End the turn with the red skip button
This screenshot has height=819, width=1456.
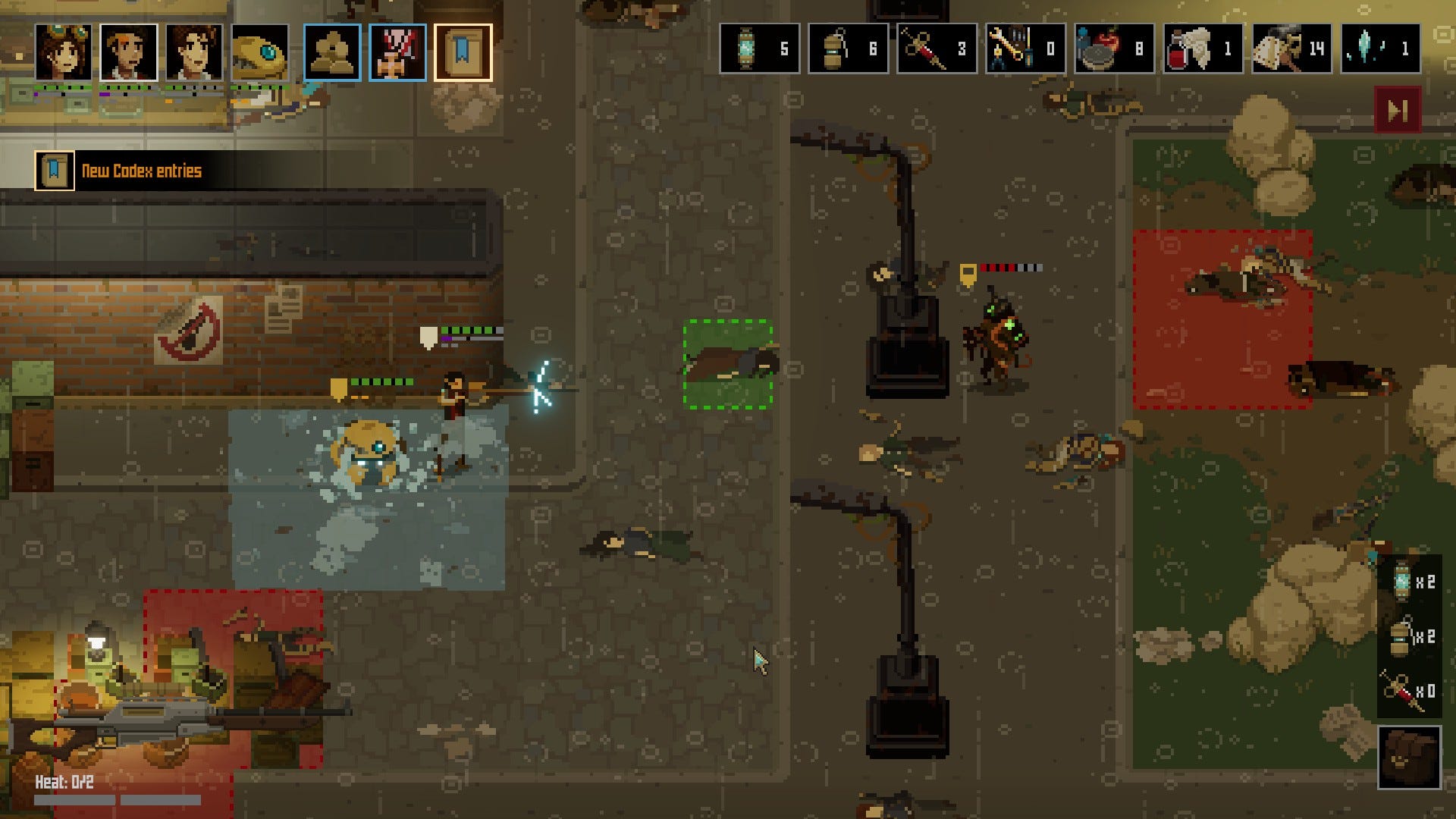[x=1398, y=111]
